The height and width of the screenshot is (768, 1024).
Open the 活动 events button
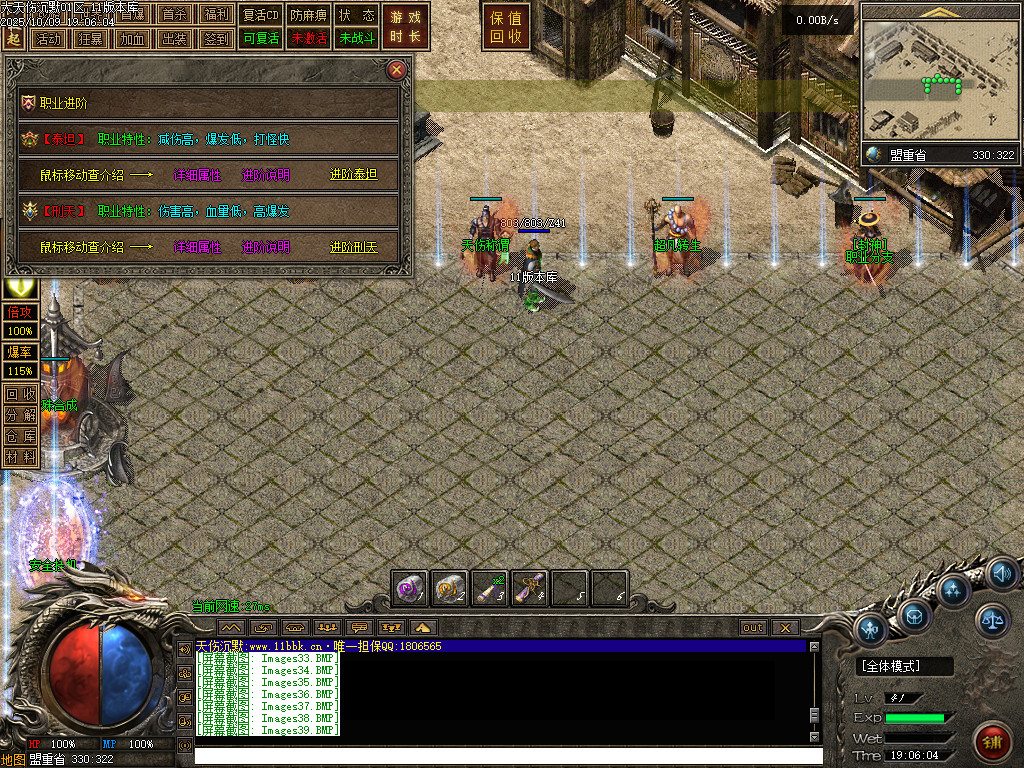pos(47,39)
